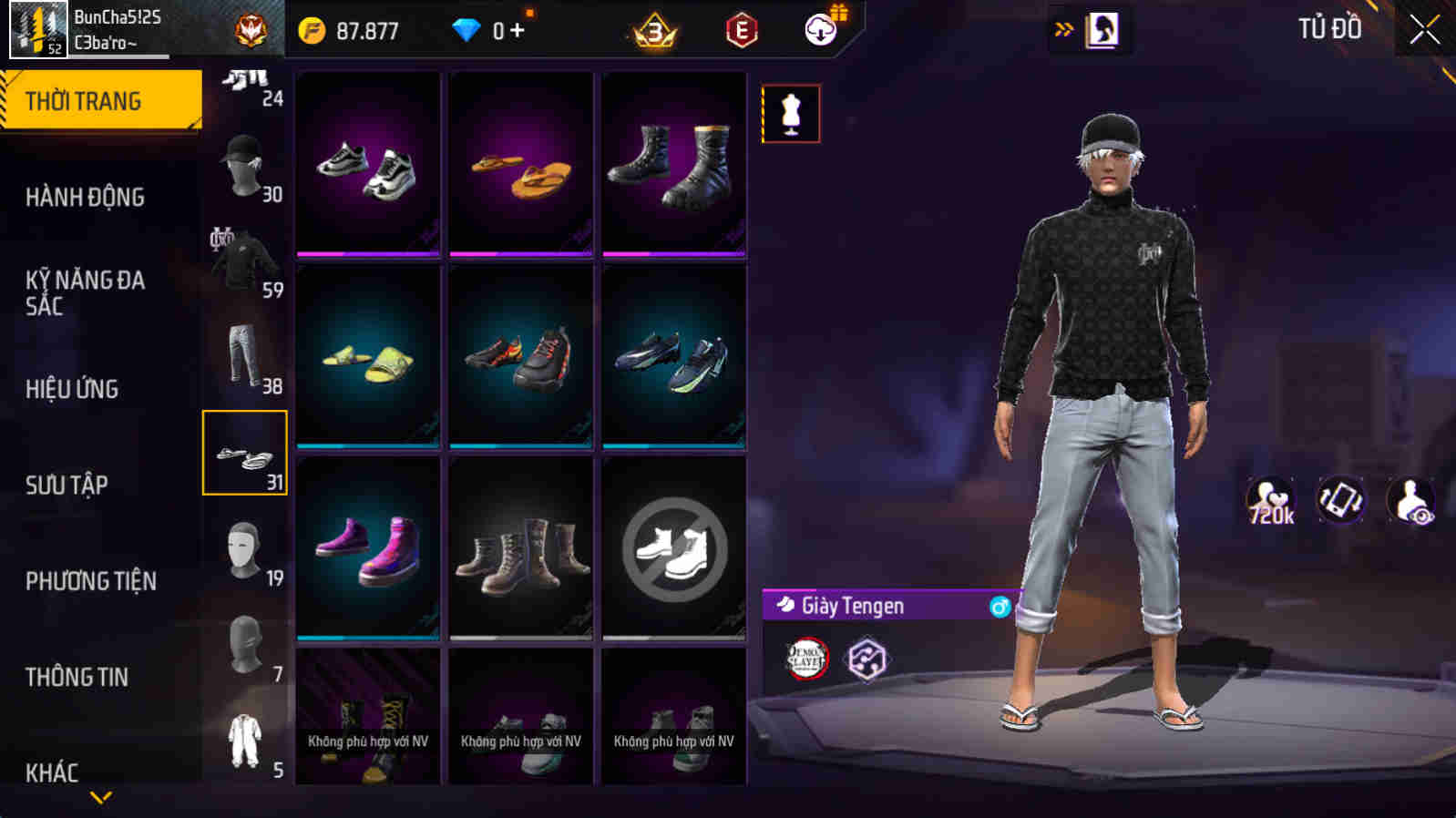
Task: Collapse the wardrobe panel using the double-arrow button
Action: click(x=1063, y=27)
